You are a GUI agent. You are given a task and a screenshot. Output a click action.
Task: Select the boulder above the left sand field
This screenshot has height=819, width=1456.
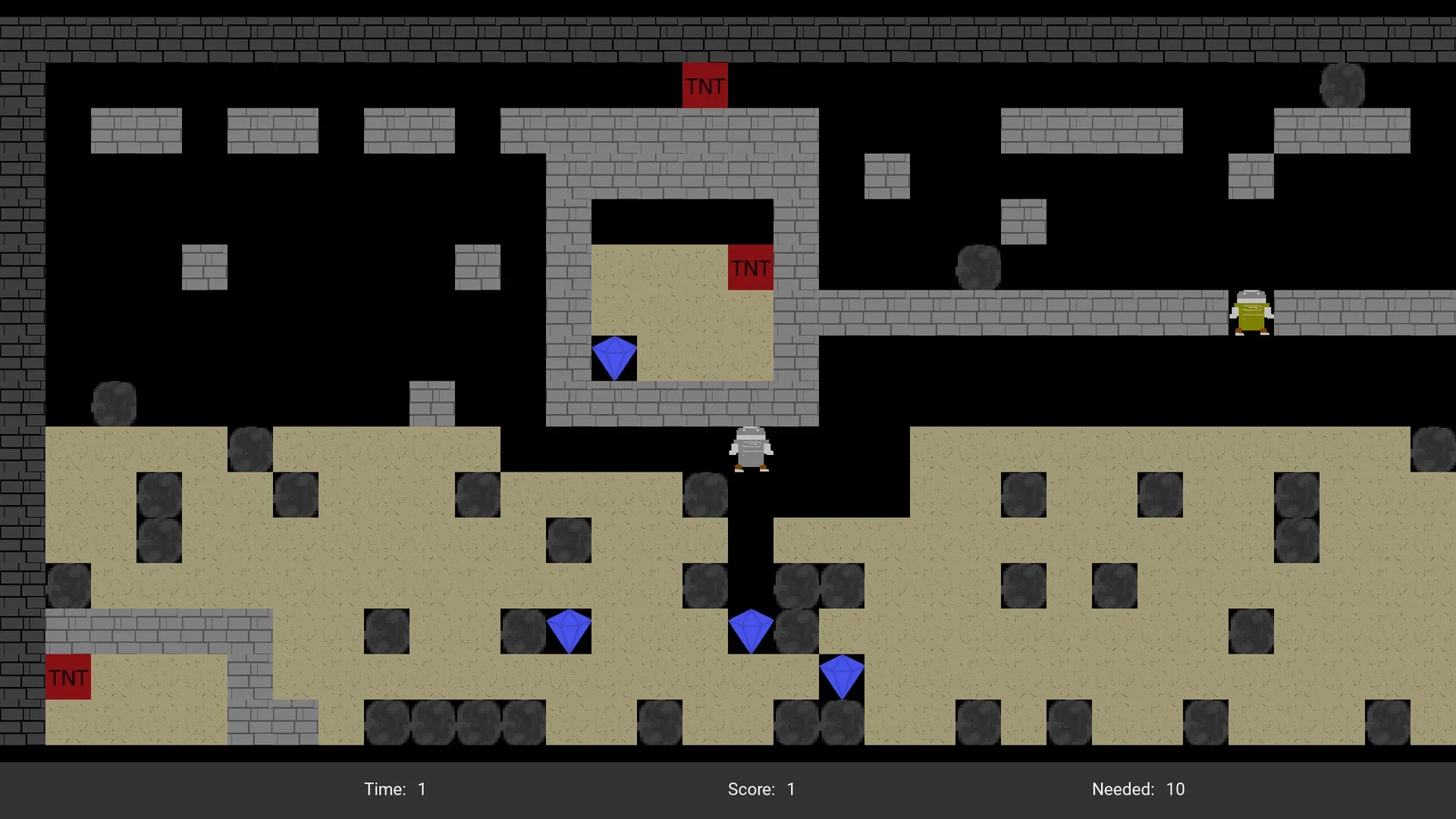click(114, 404)
